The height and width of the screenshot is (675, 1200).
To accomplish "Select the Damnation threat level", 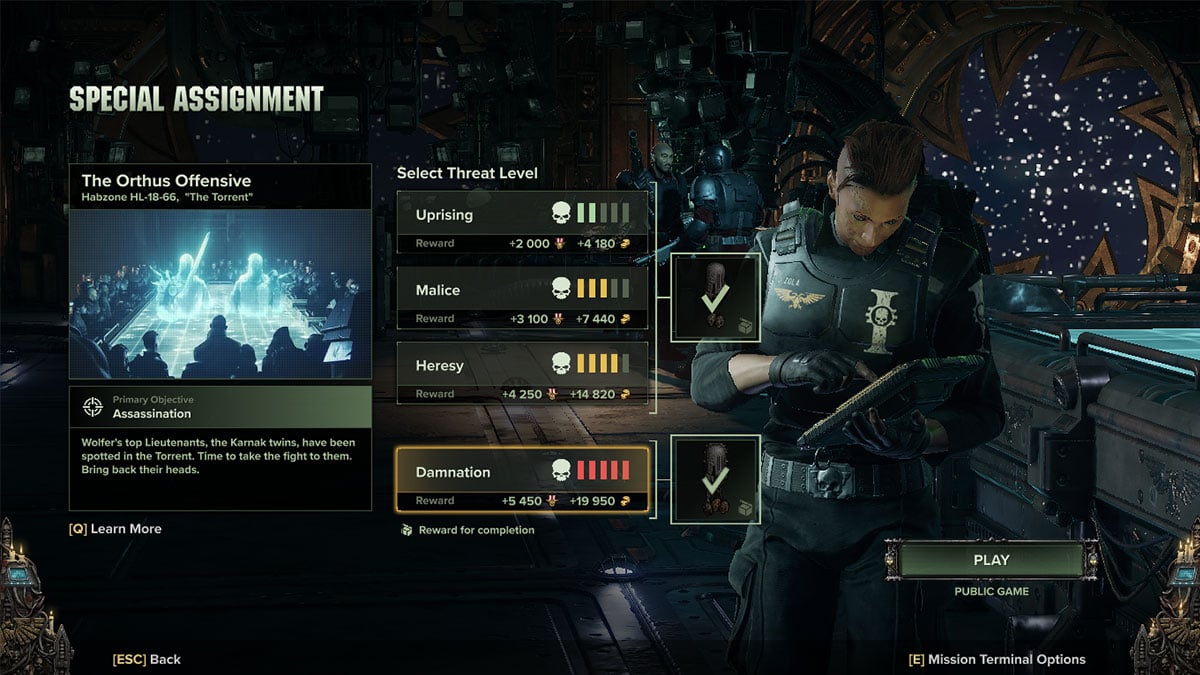I will tap(522, 473).
